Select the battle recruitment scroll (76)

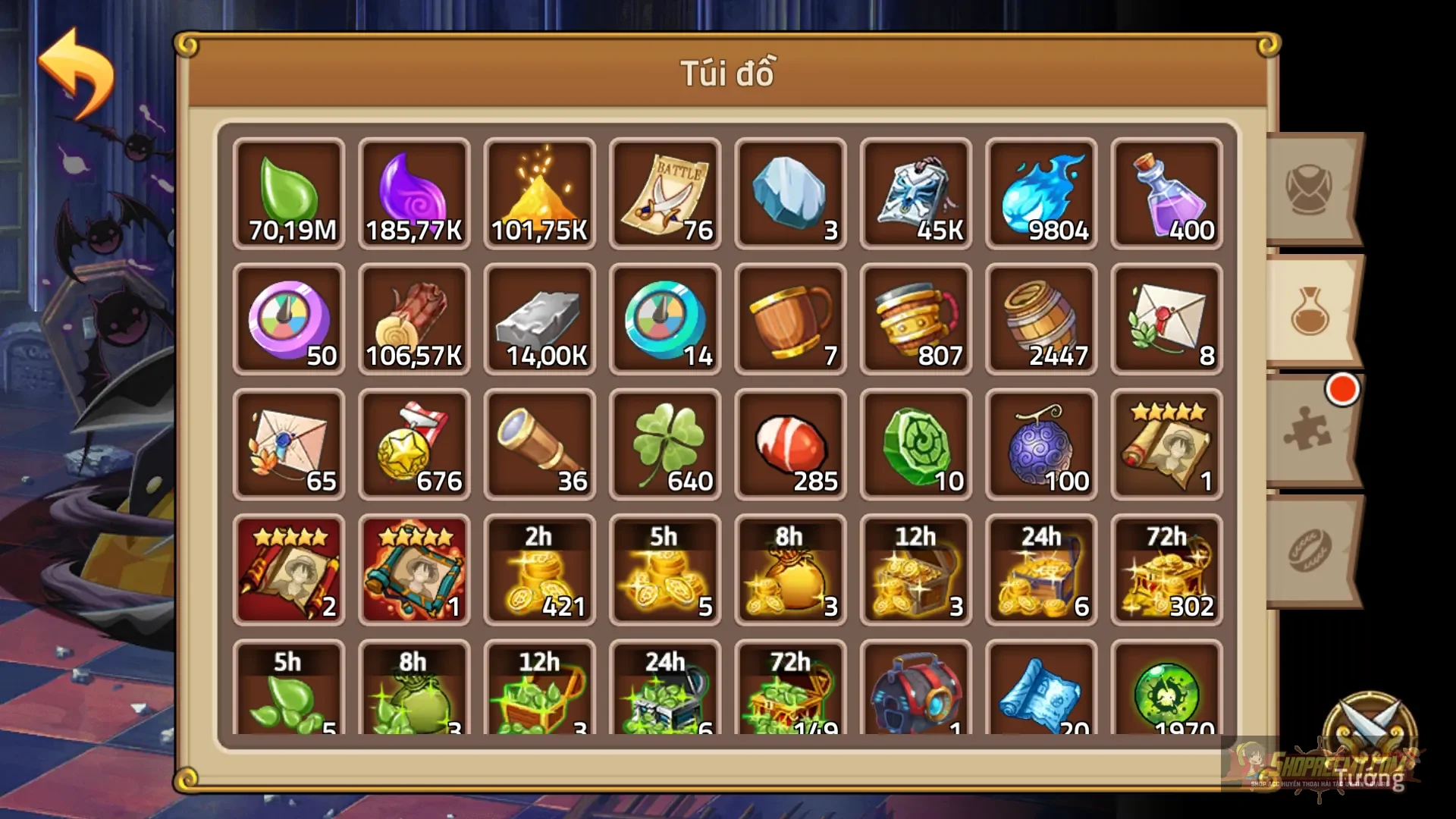pos(664,193)
